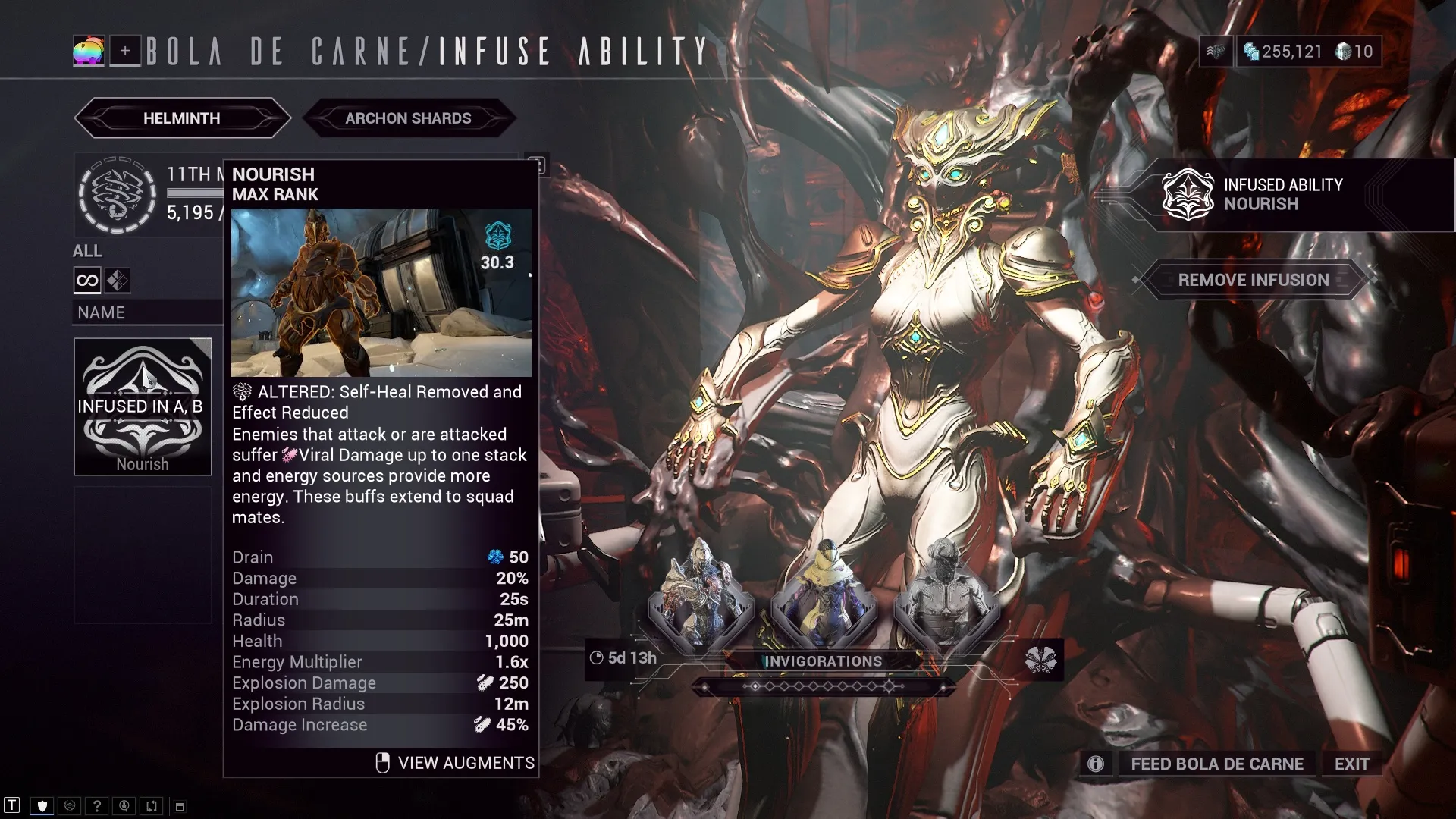
Task: Remove the Nourish infusion
Action: point(1253,280)
